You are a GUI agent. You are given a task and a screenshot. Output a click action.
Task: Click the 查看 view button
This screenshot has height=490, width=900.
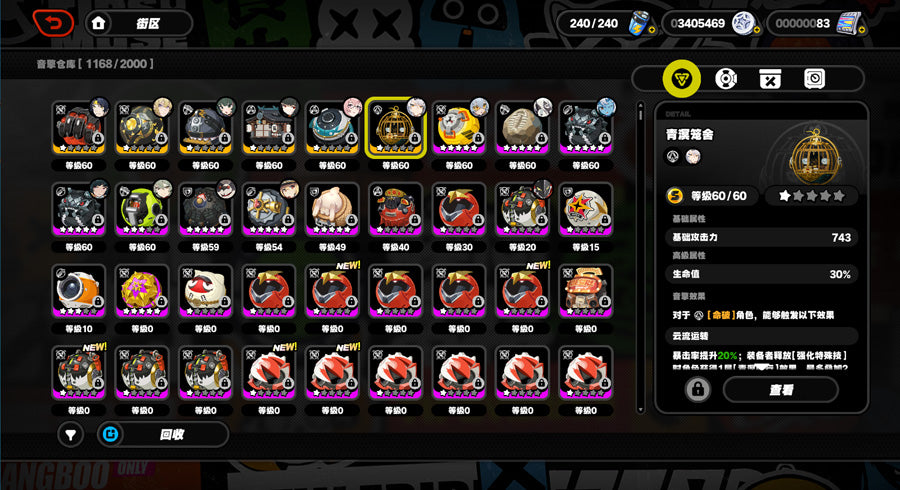780,389
